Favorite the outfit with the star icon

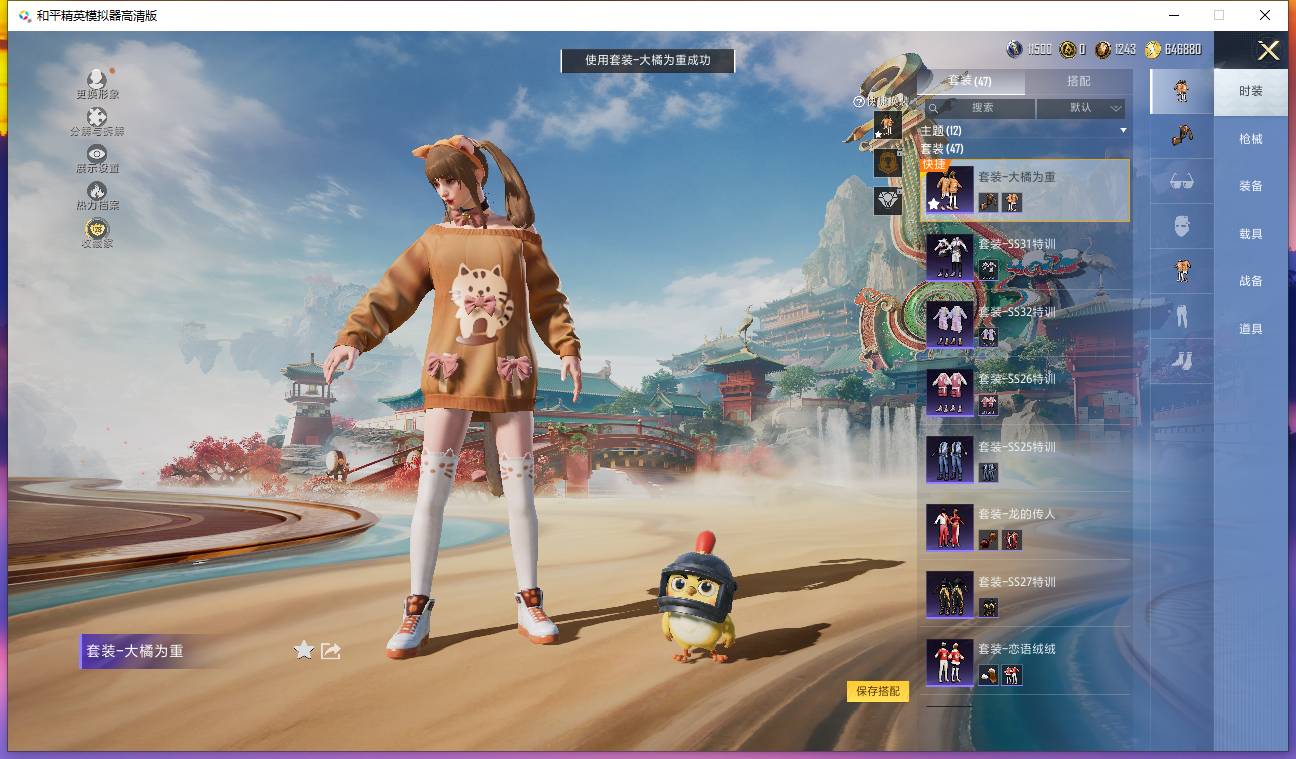pos(304,651)
